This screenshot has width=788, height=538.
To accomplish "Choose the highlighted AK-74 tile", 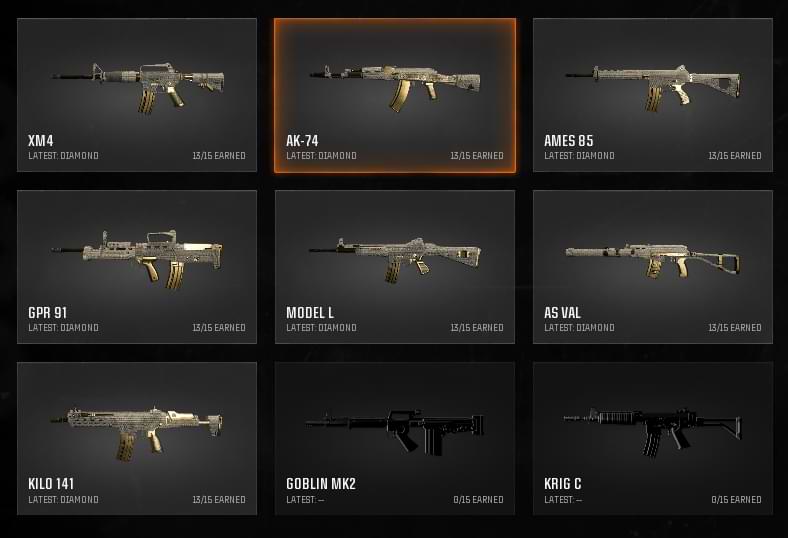I will click(x=395, y=95).
